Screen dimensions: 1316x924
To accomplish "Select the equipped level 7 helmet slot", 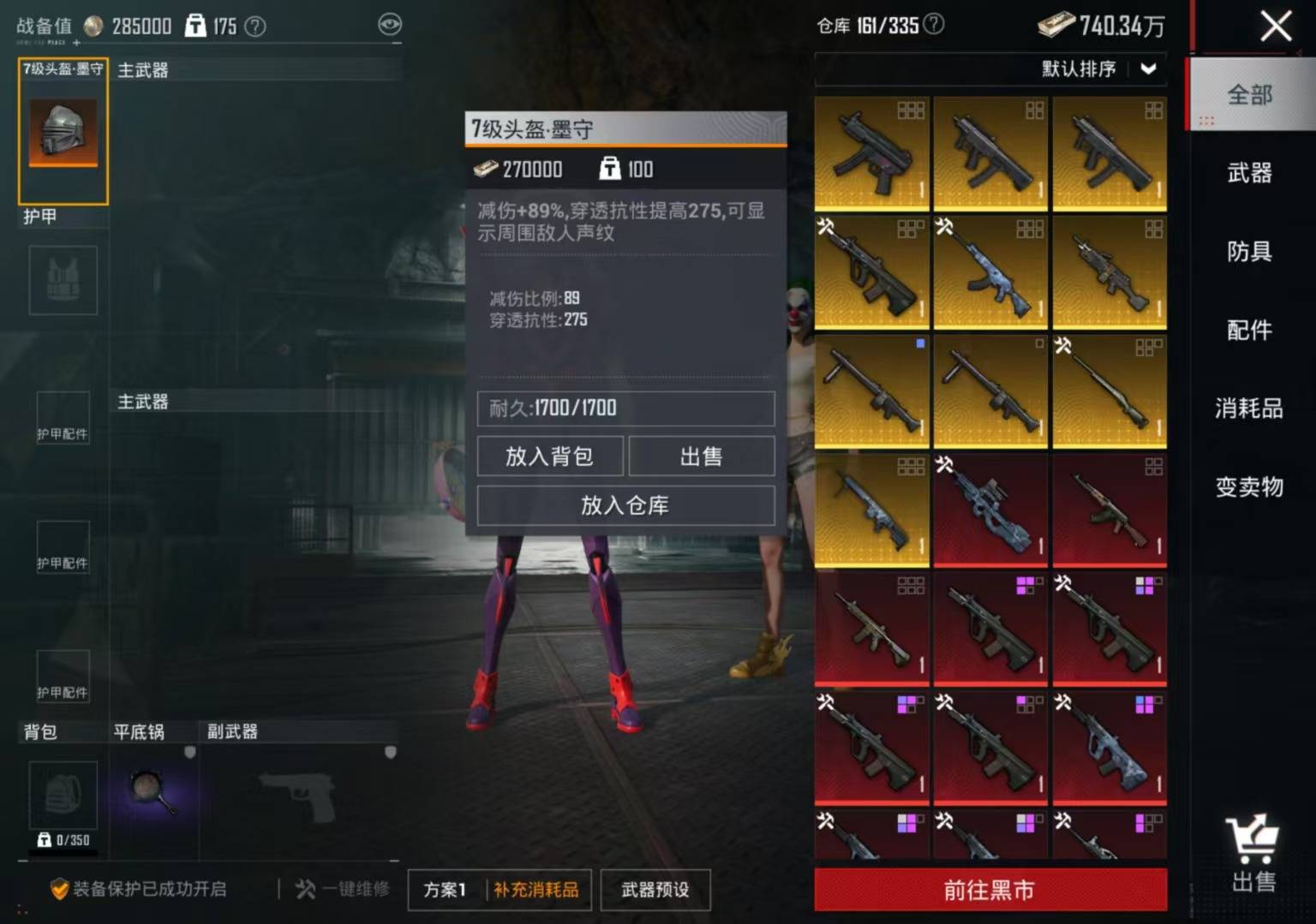I will (63, 131).
